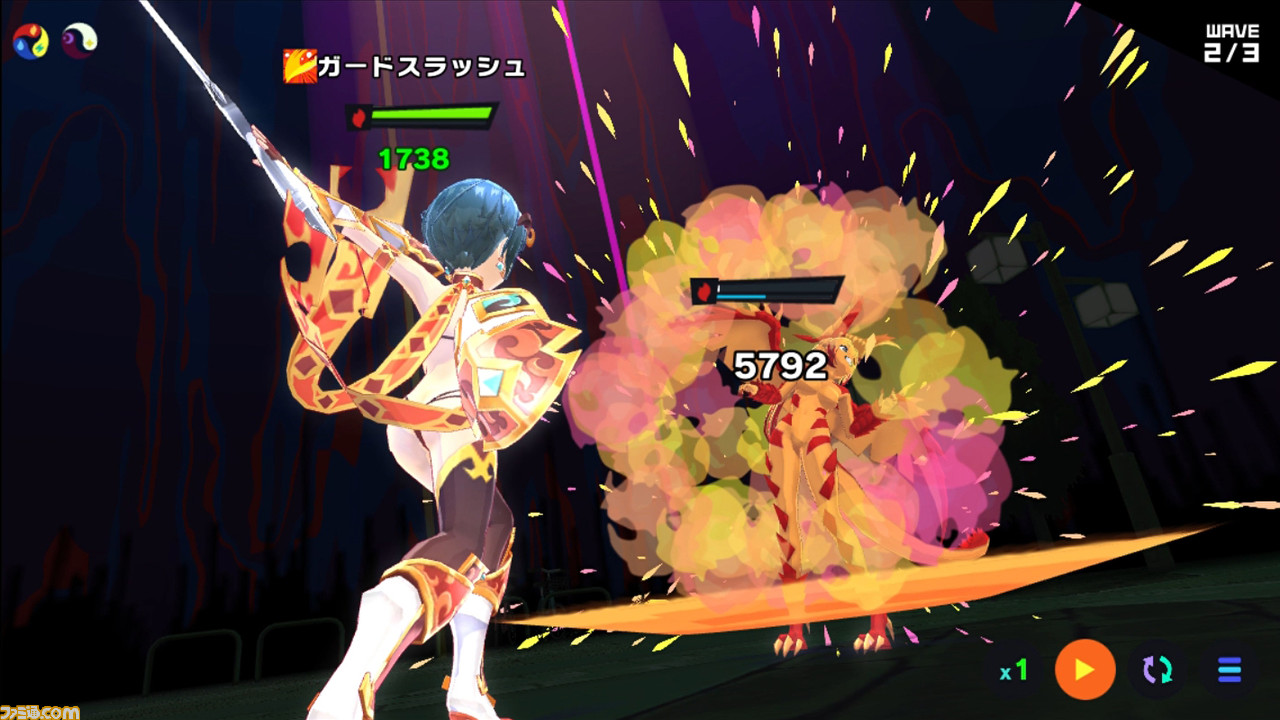The width and height of the screenshot is (1280, 720).
Task: Toggle the auto-repeat cycle arrows button
Action: (x=1157, y=669)
